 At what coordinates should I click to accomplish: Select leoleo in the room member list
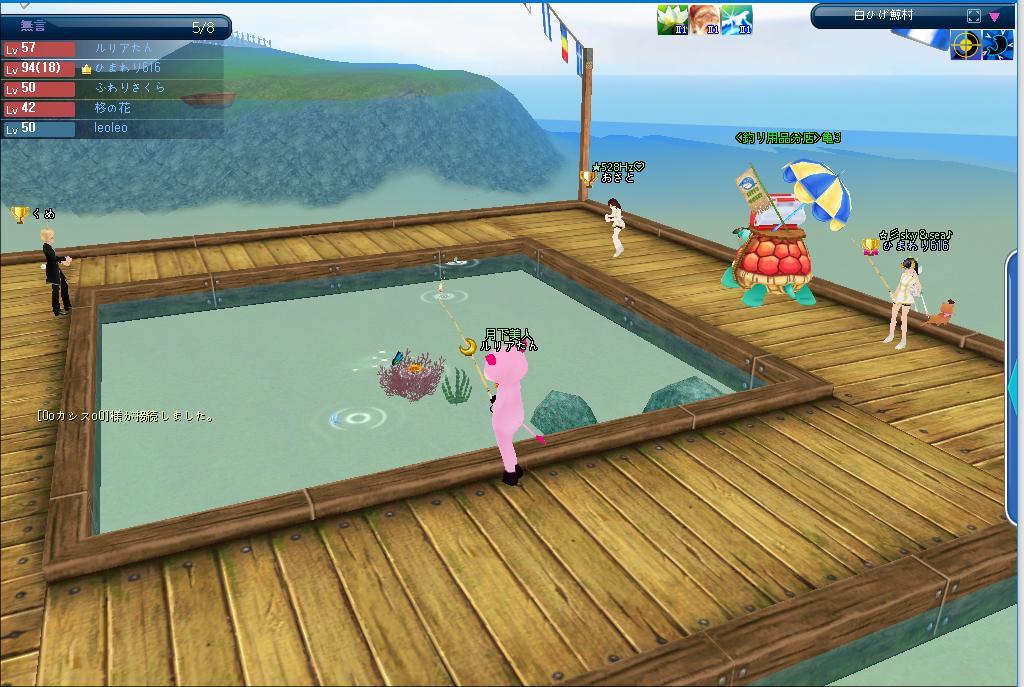pos(110,128)
